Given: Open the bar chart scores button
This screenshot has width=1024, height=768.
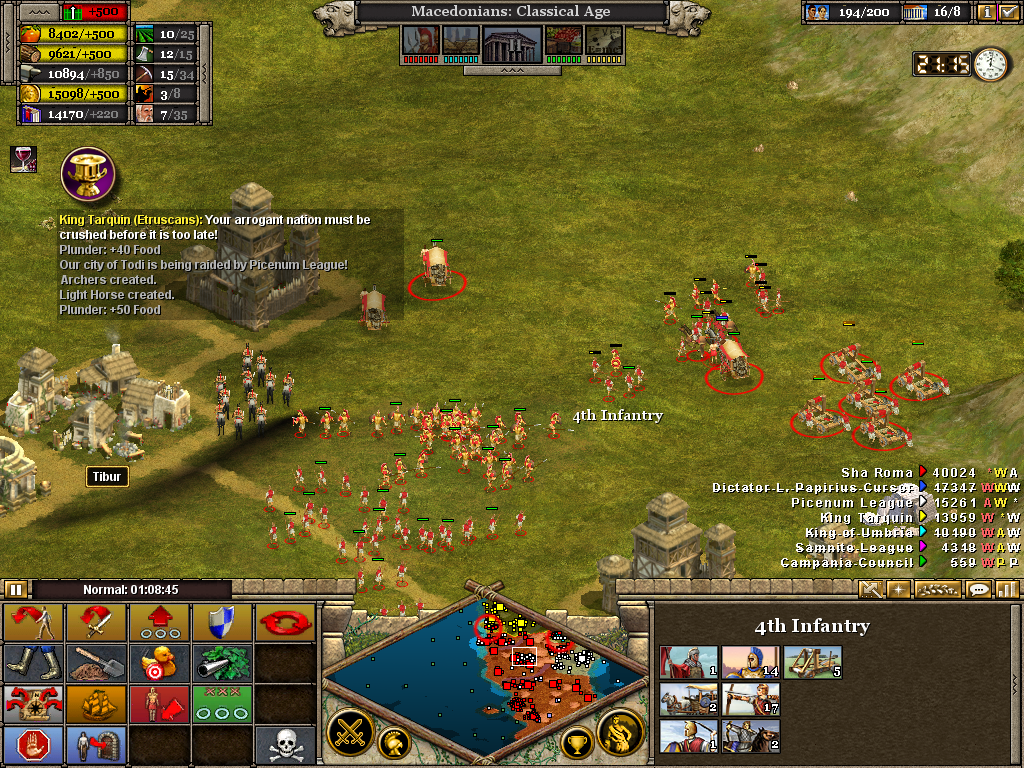Looking at the screenshot, I should tap(1006, 589).
